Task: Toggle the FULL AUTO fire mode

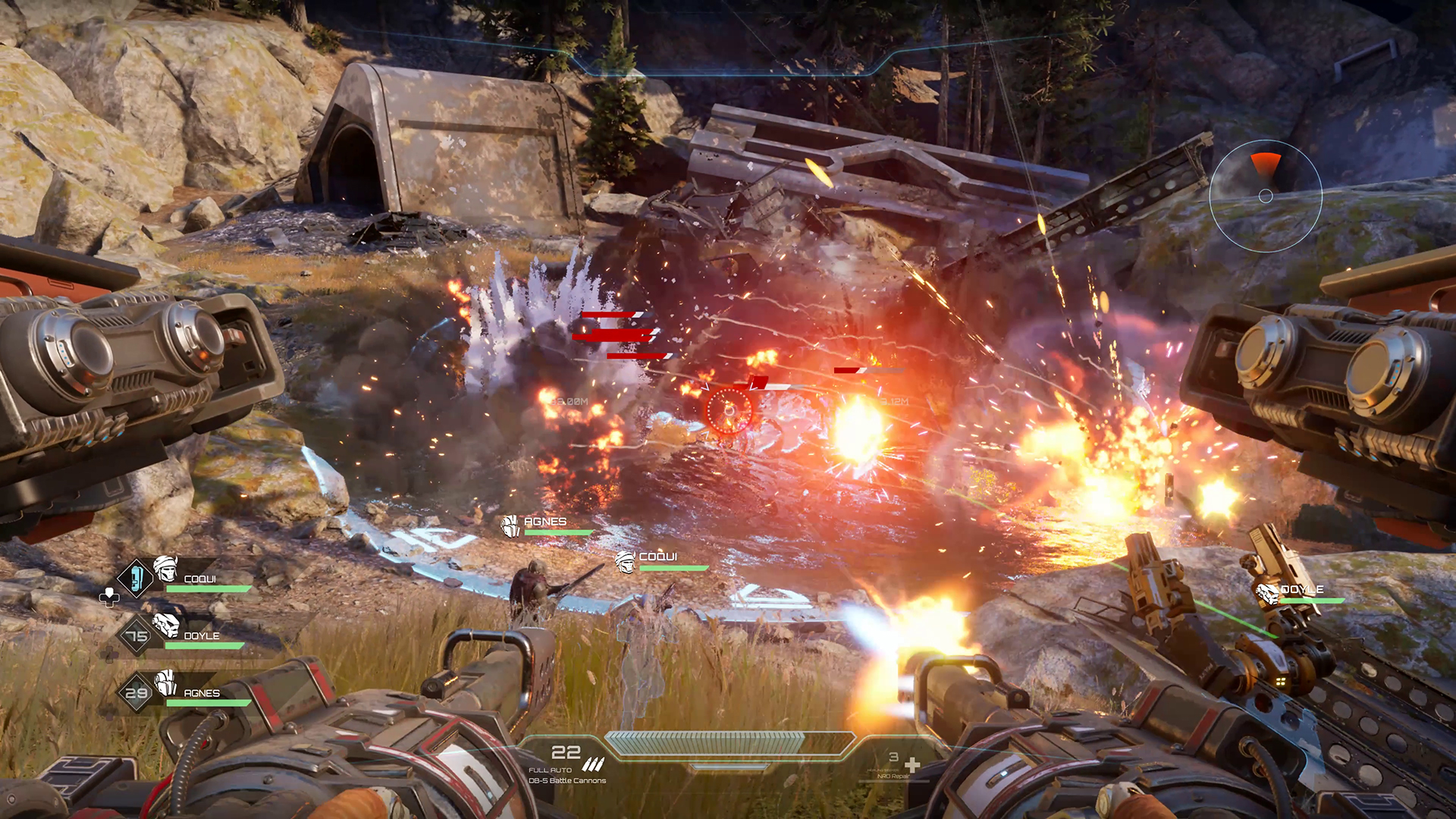Action: coord(551,769)
